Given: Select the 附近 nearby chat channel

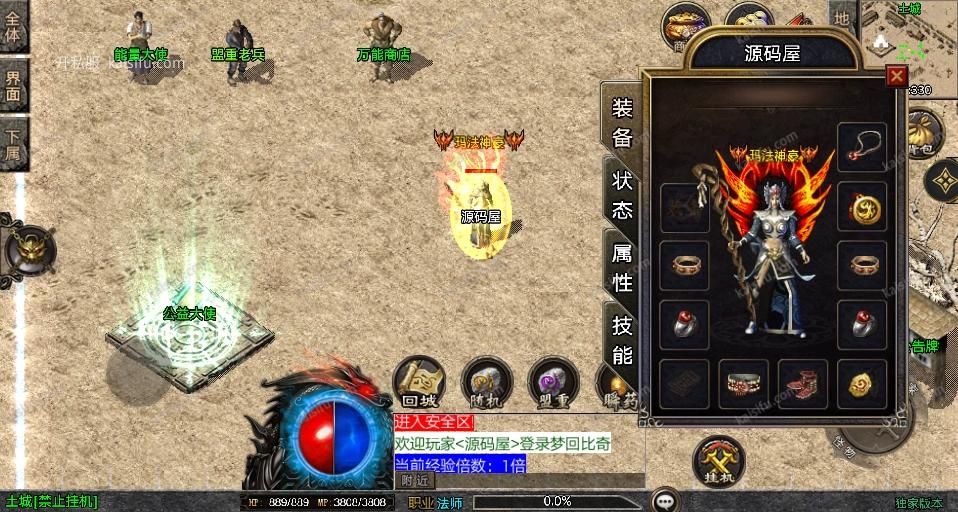Looking at the screenshot, I should (414, 481).
